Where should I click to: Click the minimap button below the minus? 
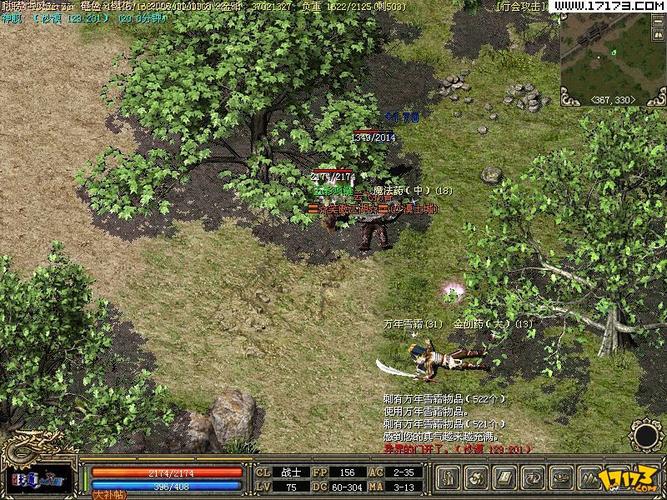click(658, 35)
